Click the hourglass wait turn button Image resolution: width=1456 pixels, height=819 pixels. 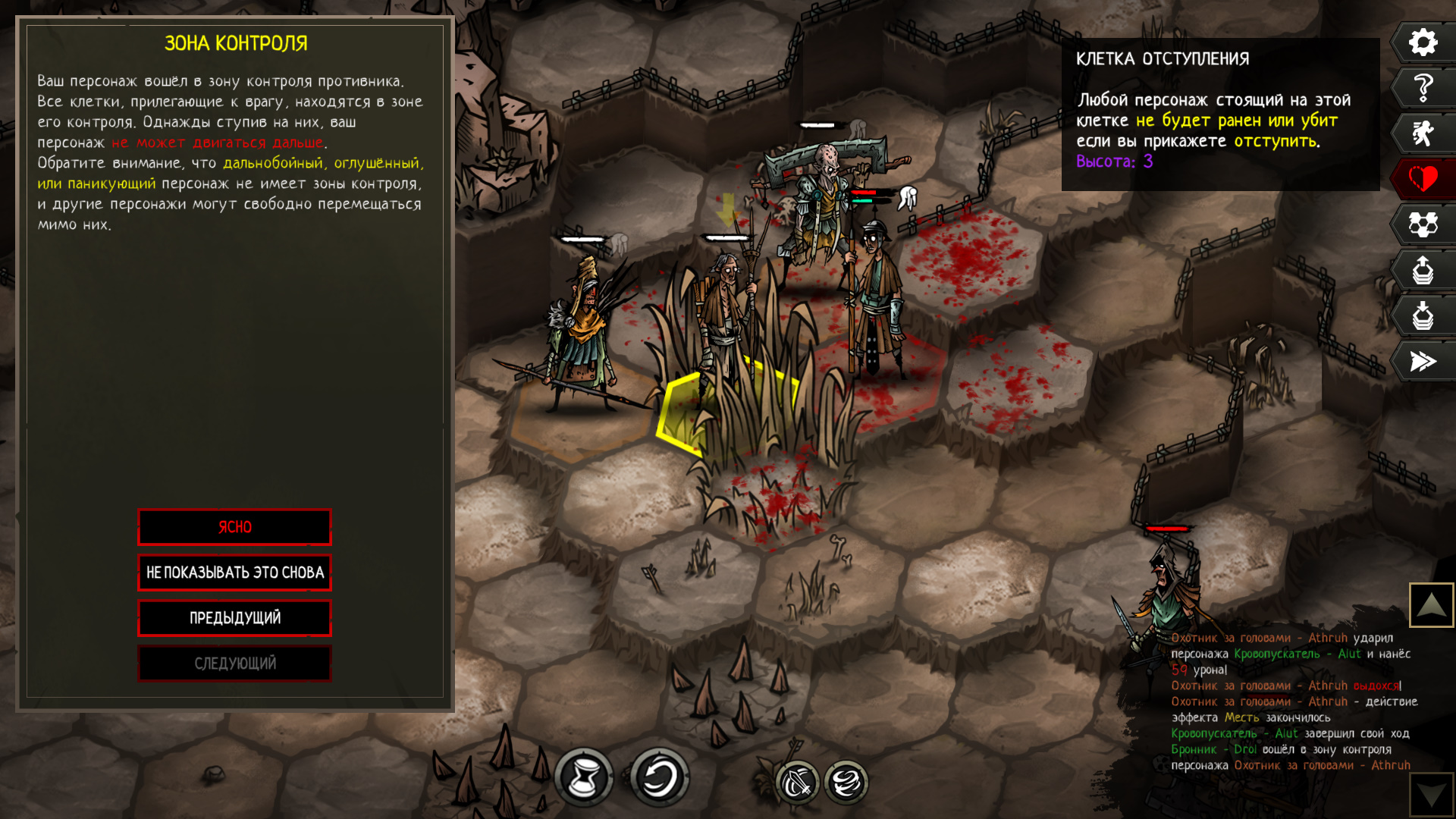click(583, 777)
